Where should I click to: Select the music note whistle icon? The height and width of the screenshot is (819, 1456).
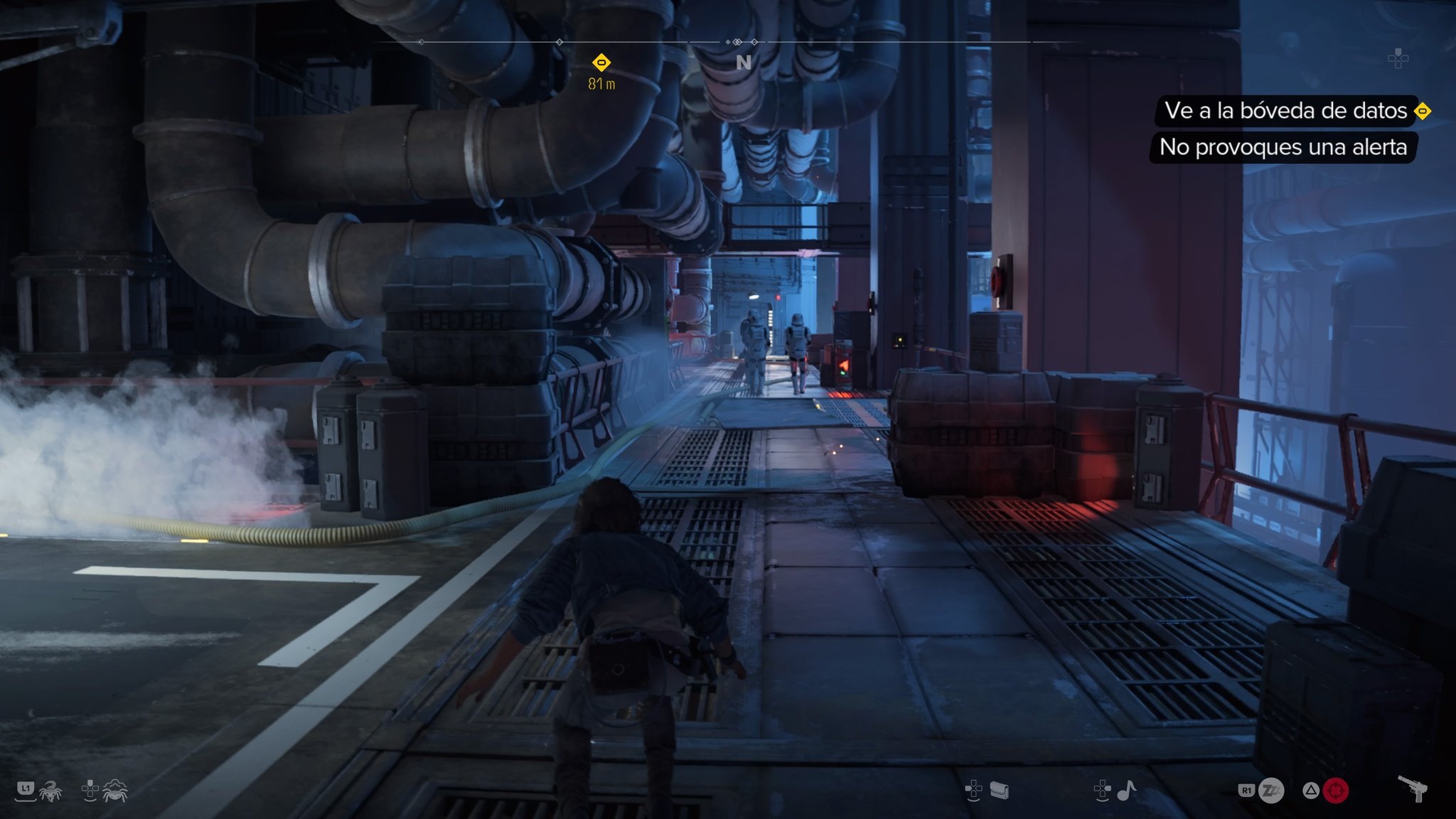1126,790
